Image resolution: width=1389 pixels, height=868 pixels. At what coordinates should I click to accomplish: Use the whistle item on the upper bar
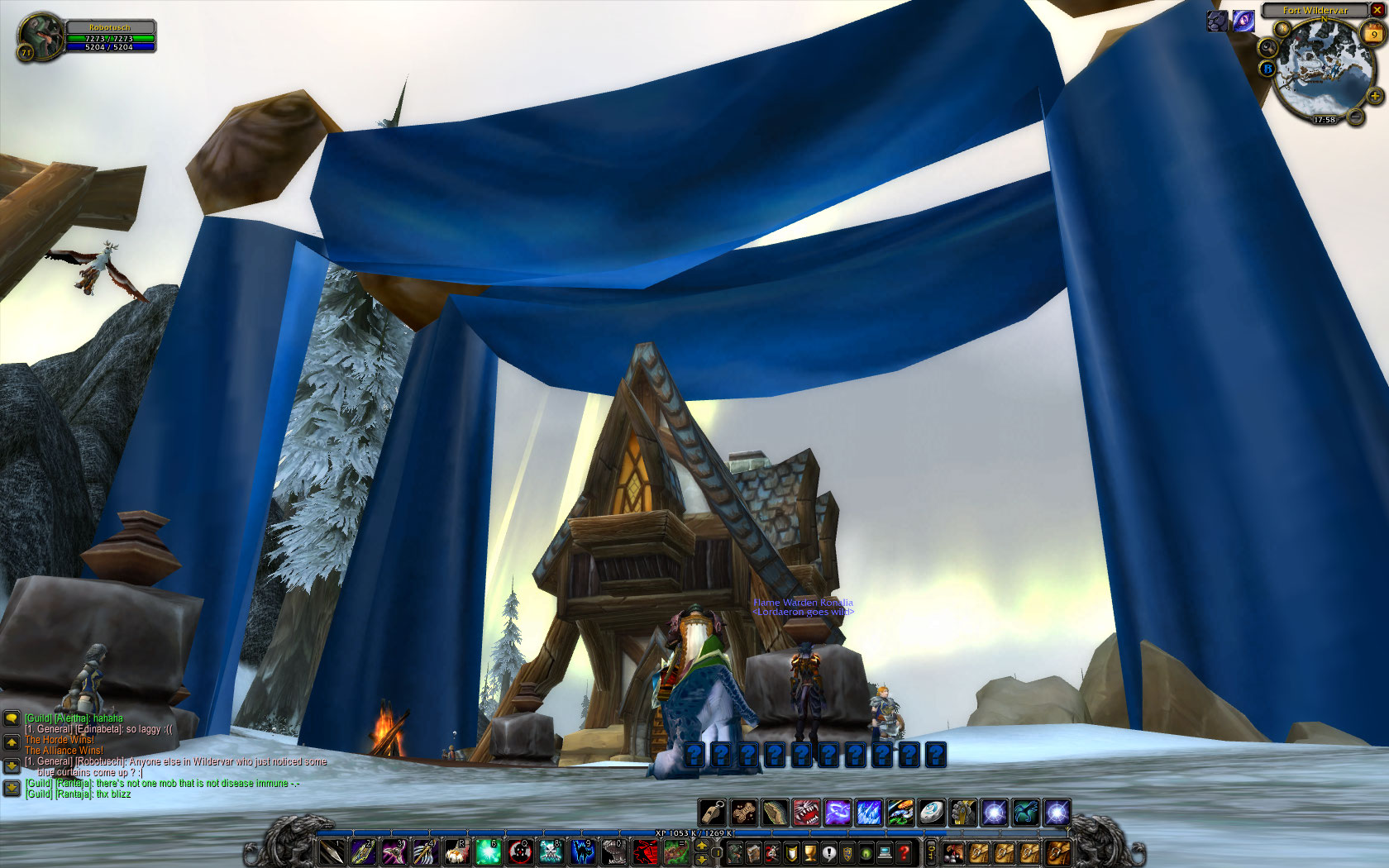713,813
